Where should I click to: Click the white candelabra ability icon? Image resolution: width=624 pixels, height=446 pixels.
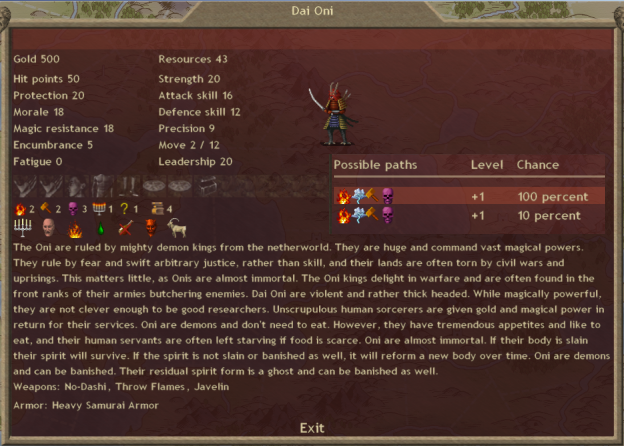coord(23,228)
